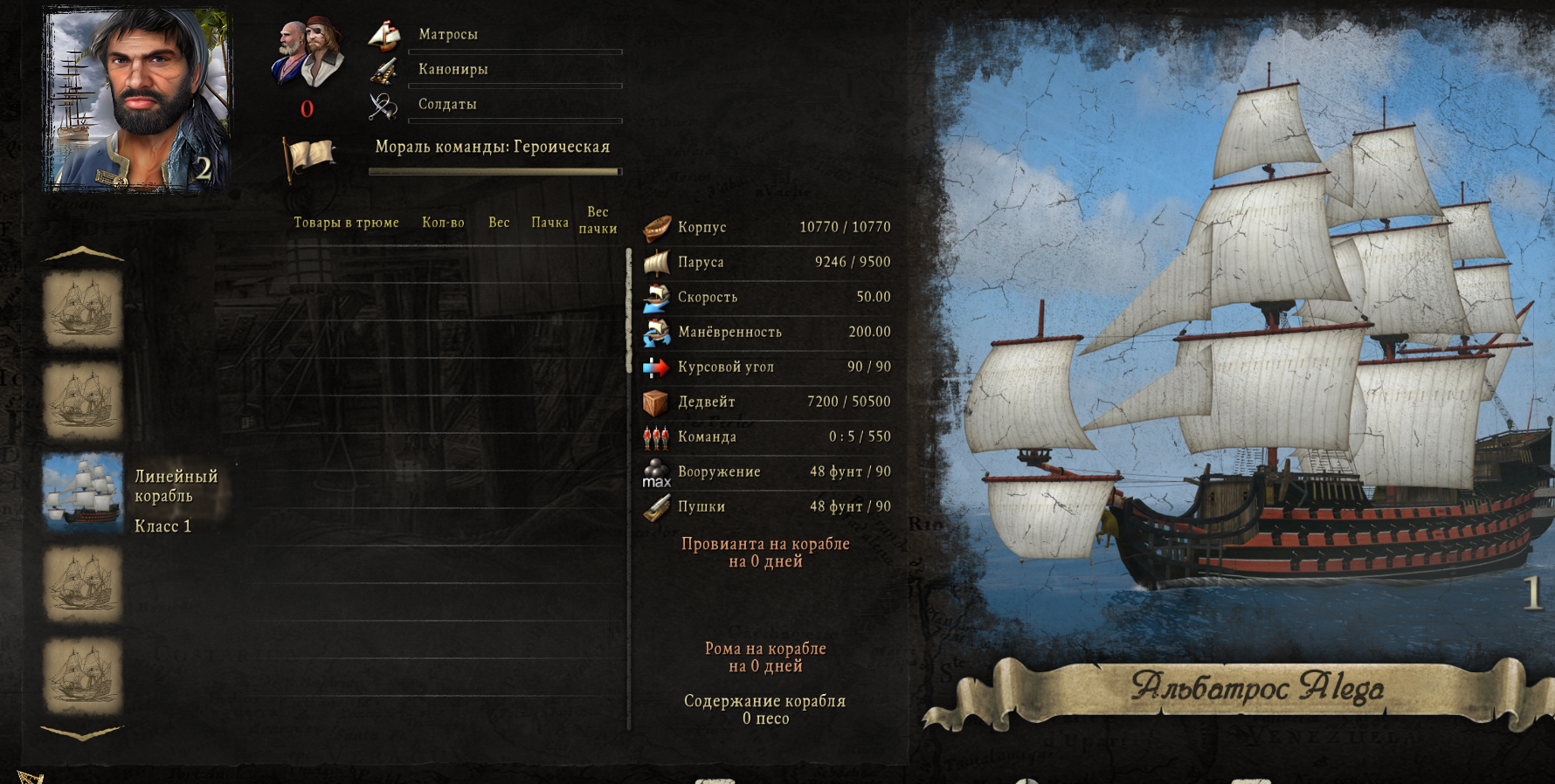Select the Канониры gunners row
This screenshot has width=1555, height=784.
tap(495, 70)
